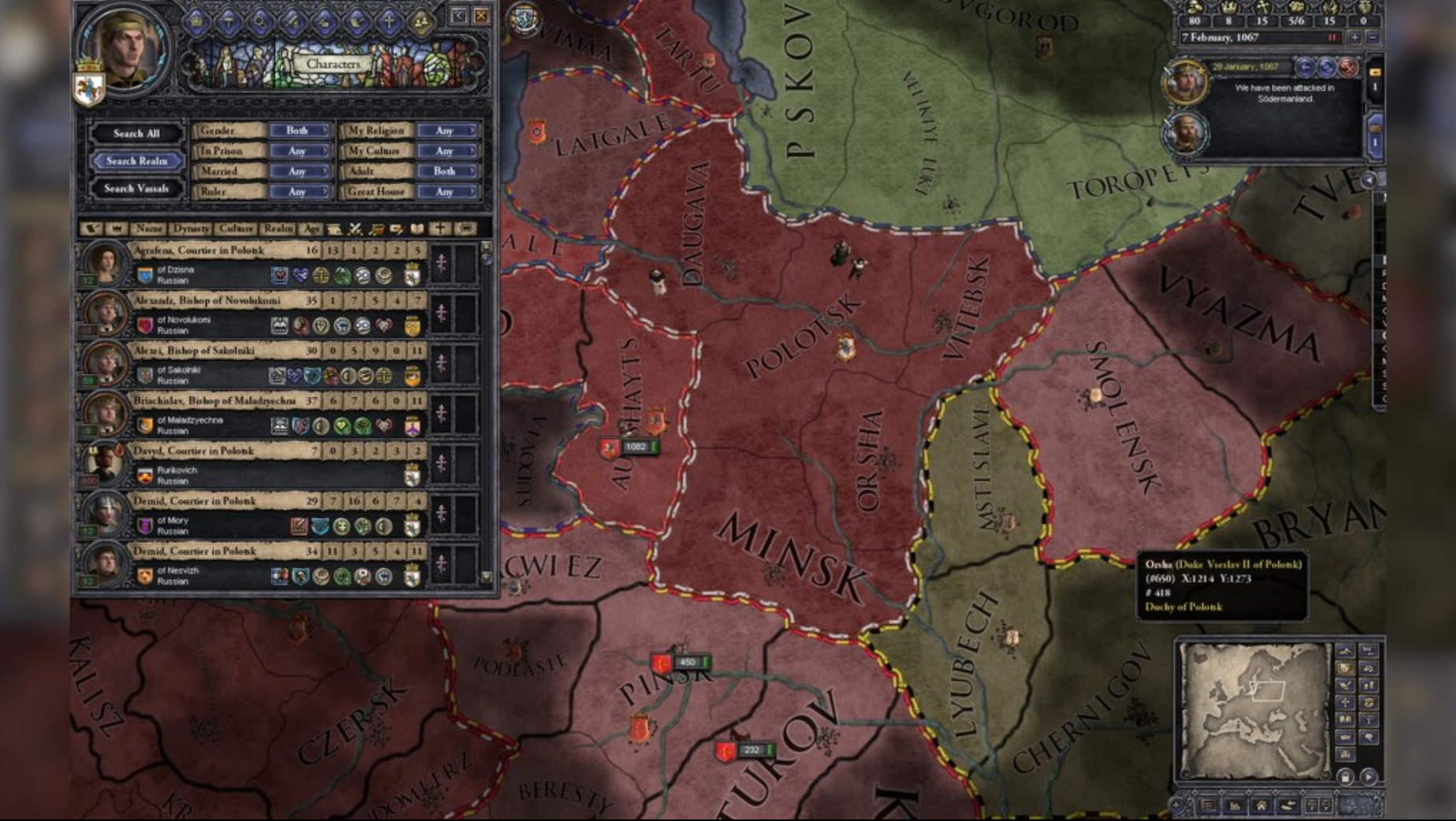The width and height of the screenshot is (1456, 821).
Task: Open the Great House filter dropdown
Action: (x=446, y=192)
